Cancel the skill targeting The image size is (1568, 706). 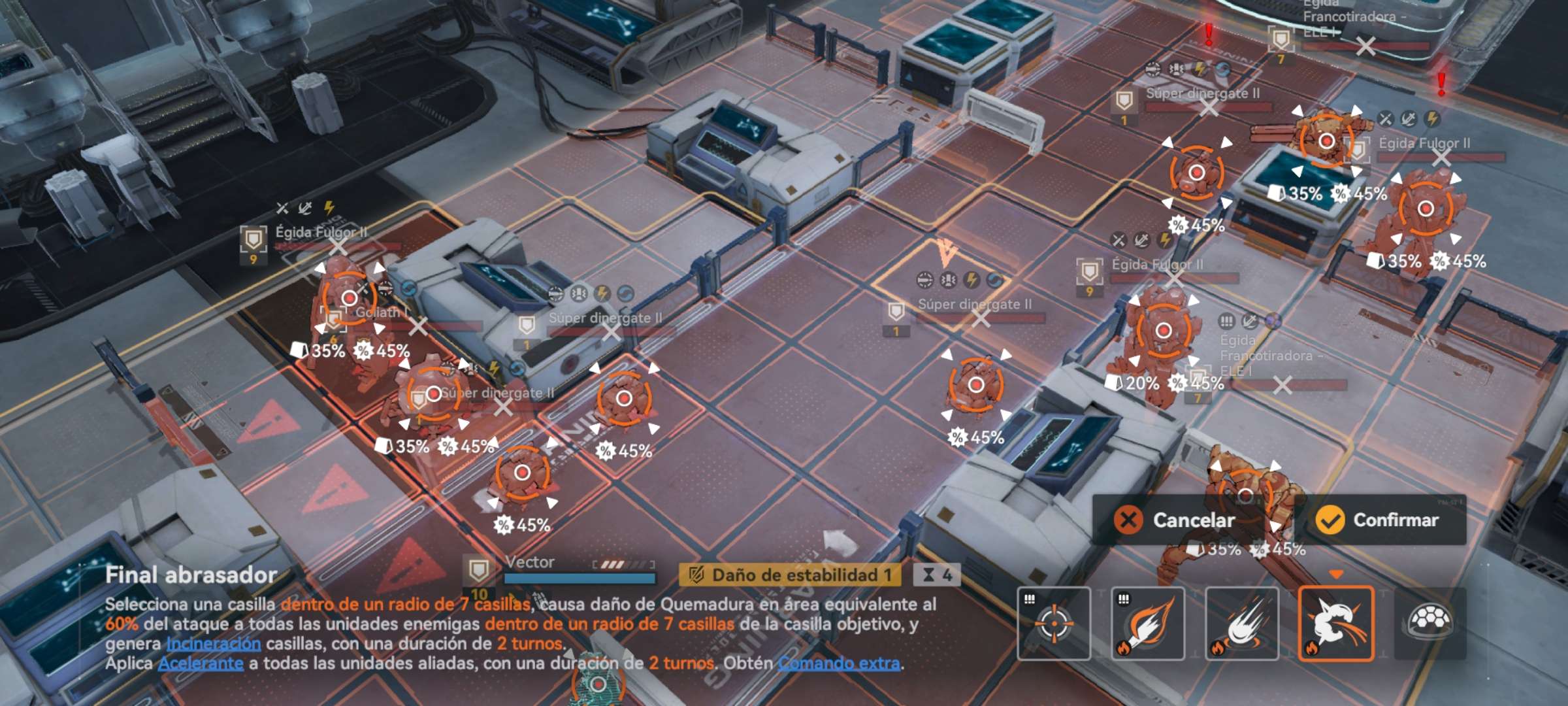[1176, 520]
